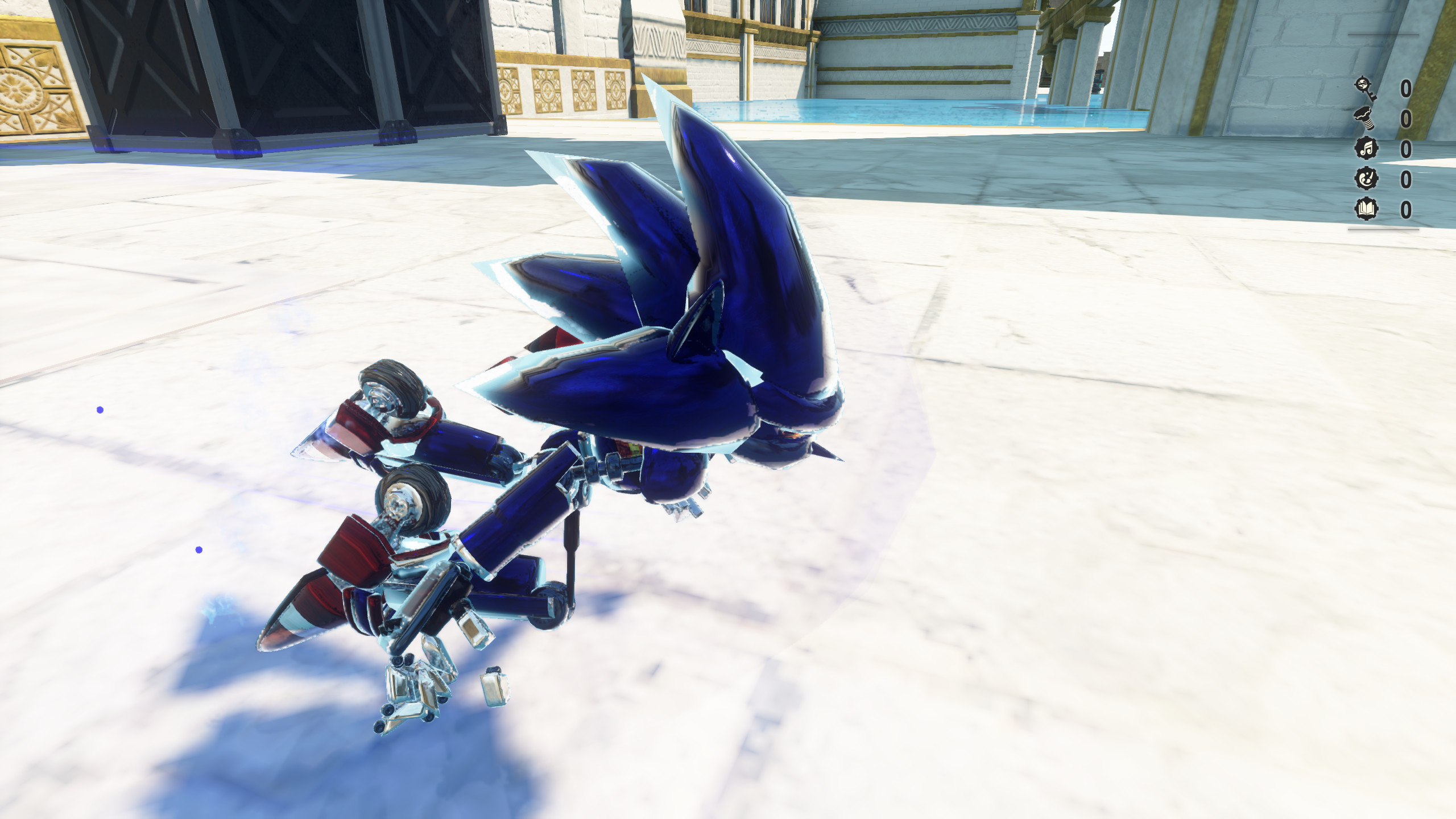
Task: Click the zero beside the book icon
Action: [1406, 209]
